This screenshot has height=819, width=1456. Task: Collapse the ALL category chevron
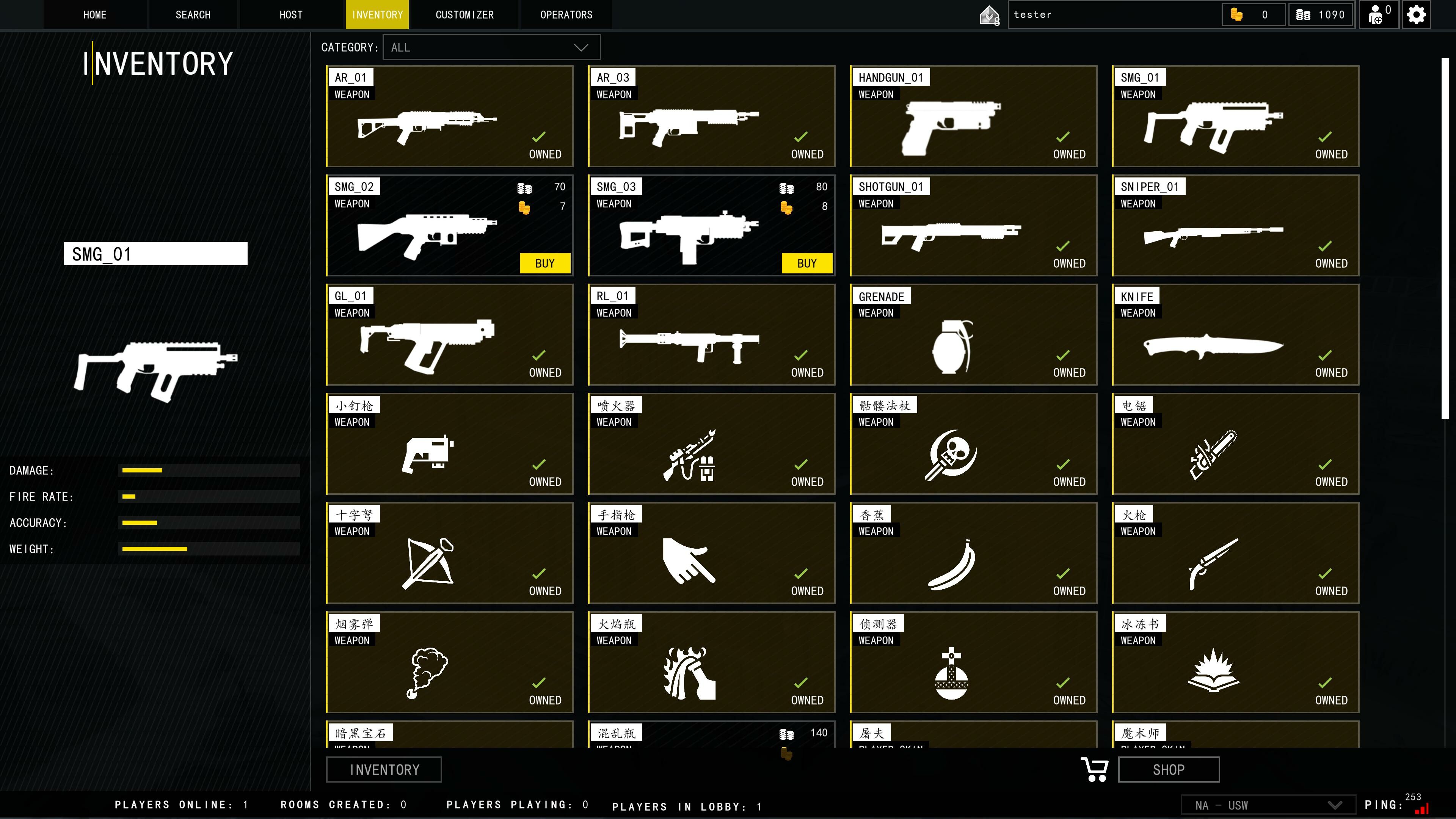(x=580, y=47)
